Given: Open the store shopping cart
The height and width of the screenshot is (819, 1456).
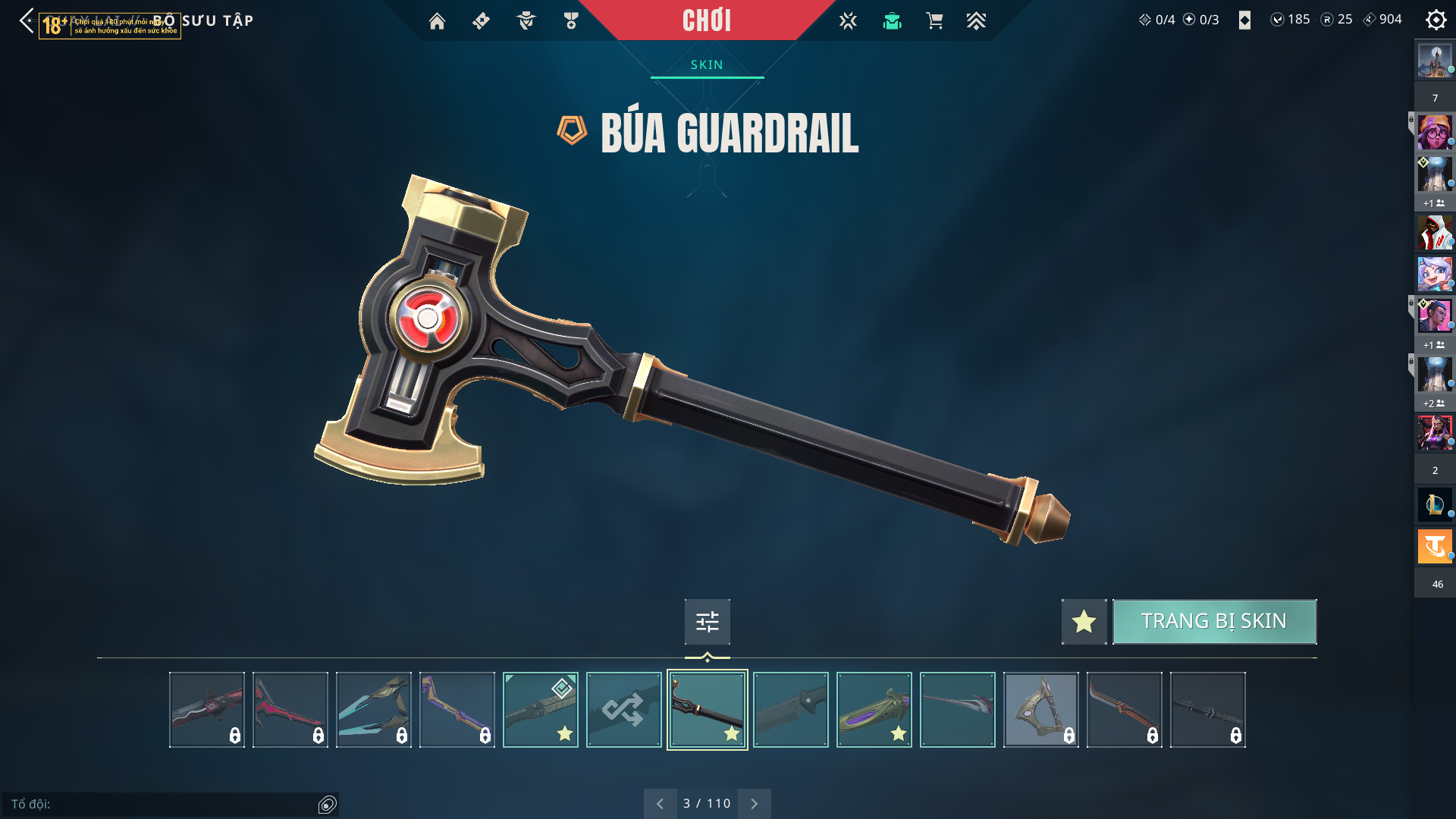Looking at the screenshot, I should click(934, 21).
